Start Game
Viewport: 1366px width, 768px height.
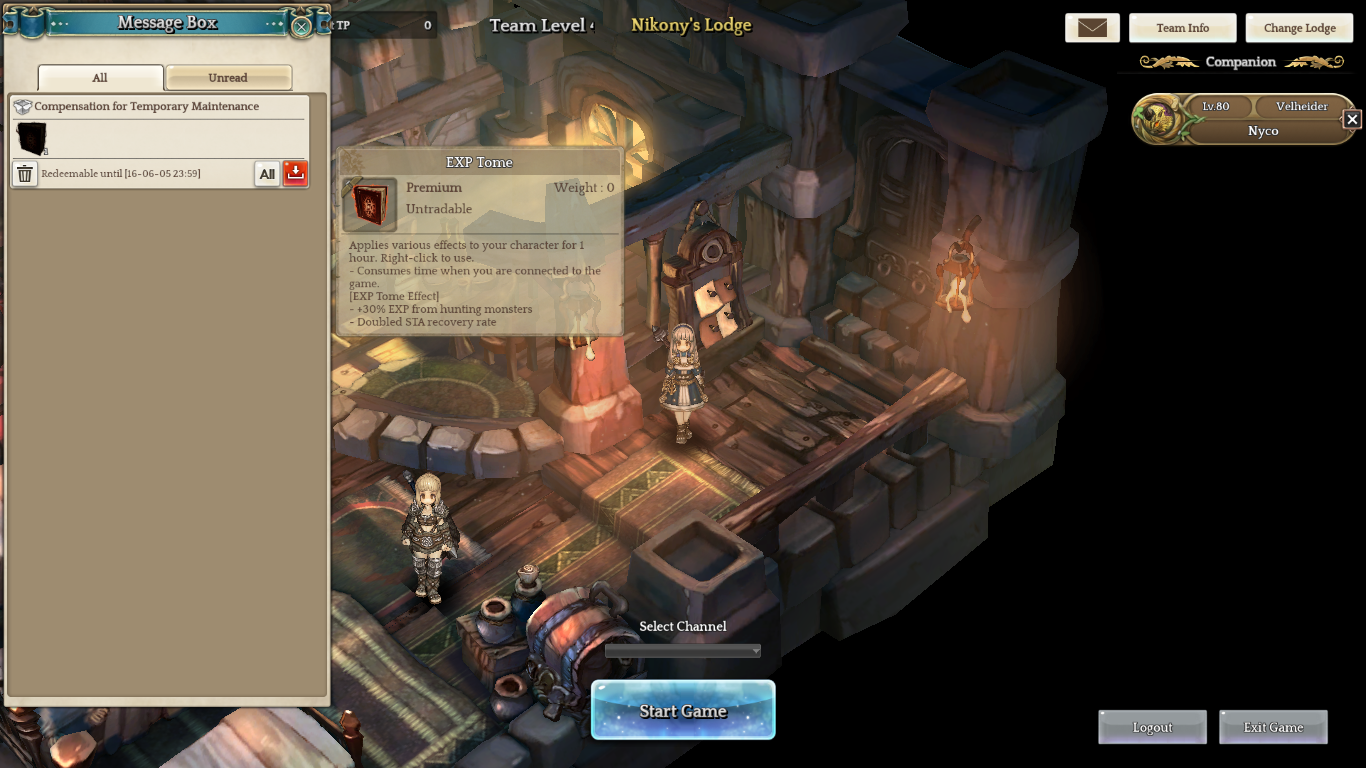[x=683, y=711]
